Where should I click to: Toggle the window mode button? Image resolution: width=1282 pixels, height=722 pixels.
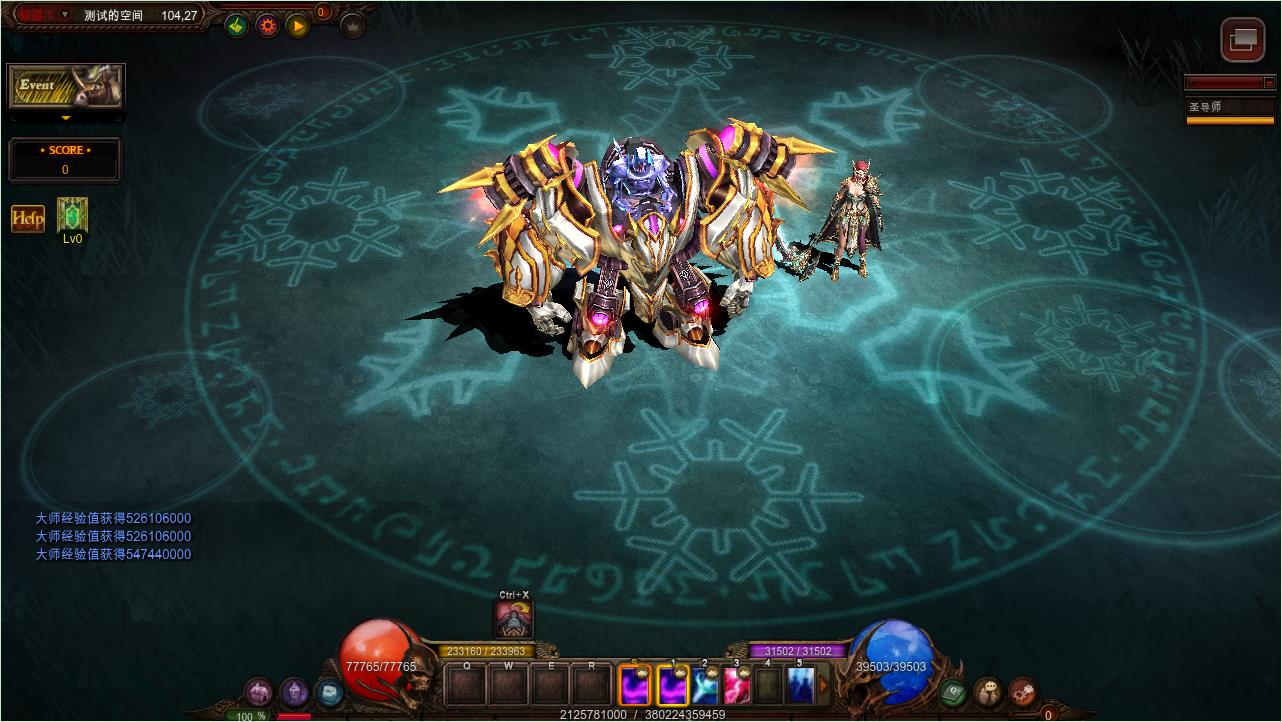[x=1243, y=40]
